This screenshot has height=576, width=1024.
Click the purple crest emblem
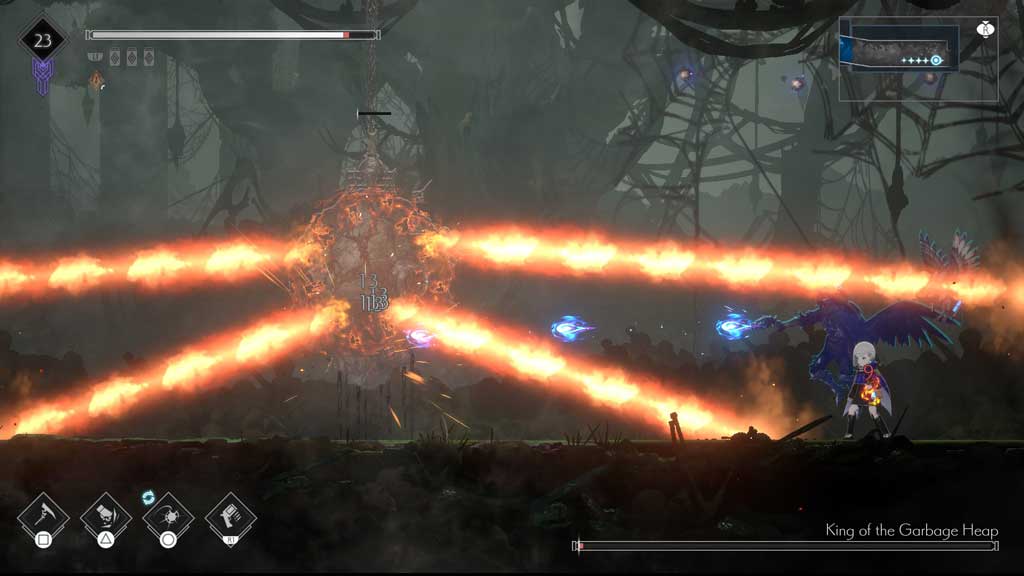tap(43, 76)
